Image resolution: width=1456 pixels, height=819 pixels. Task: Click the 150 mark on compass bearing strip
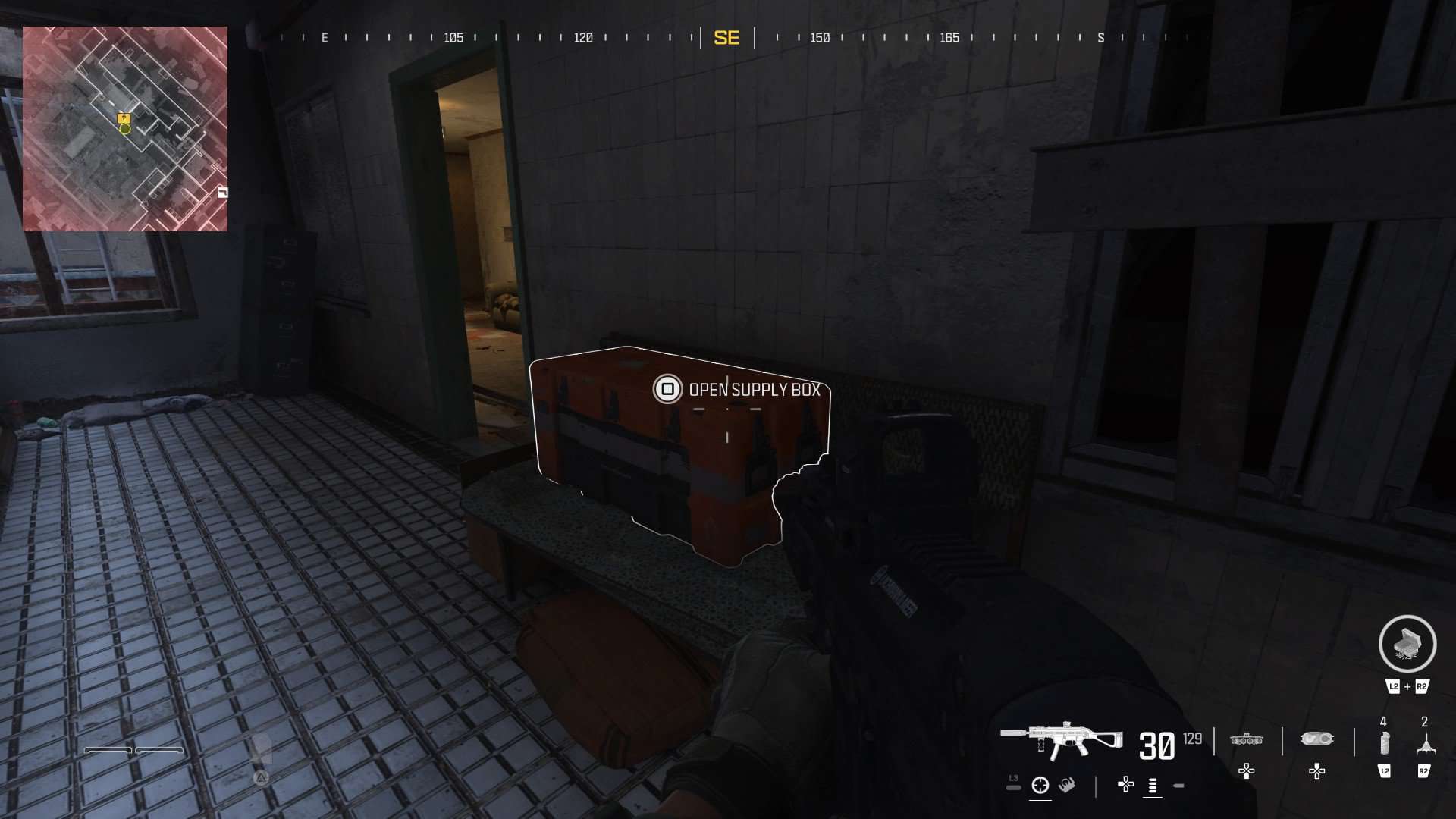(x=820, y=38)
